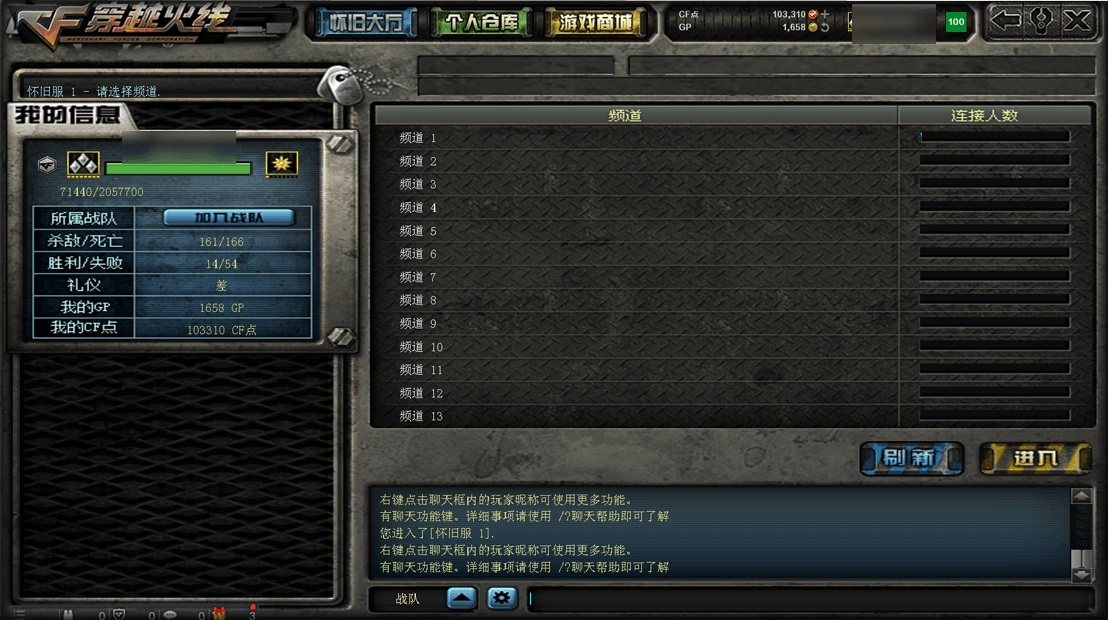Screen dimensions: 1108x620
Task: Select 频道 13 in the list
Action: [x=634, y=416]
